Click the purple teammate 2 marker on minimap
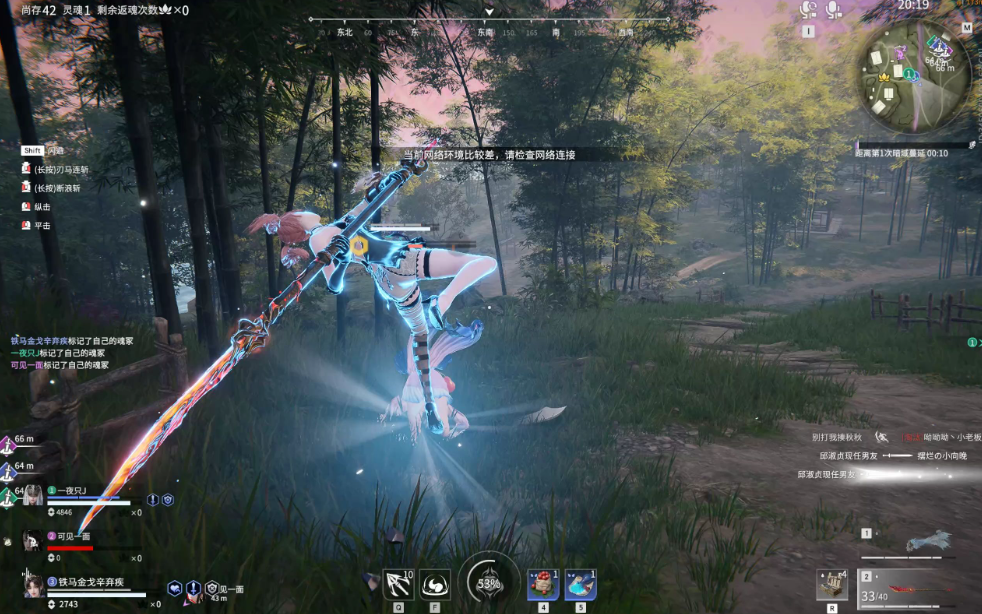 point(900,51)
